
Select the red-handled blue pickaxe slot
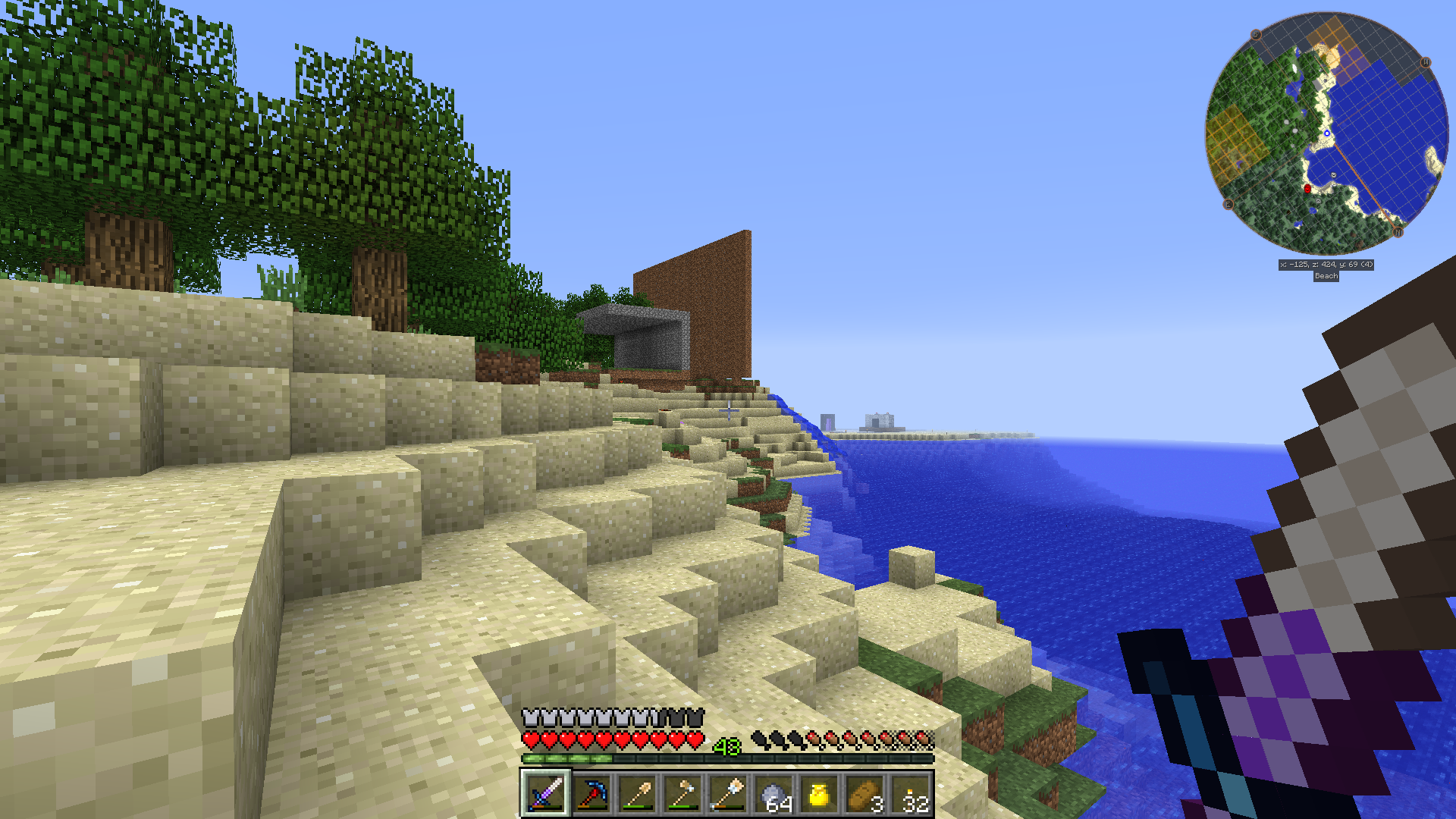(x=591, y=794)
